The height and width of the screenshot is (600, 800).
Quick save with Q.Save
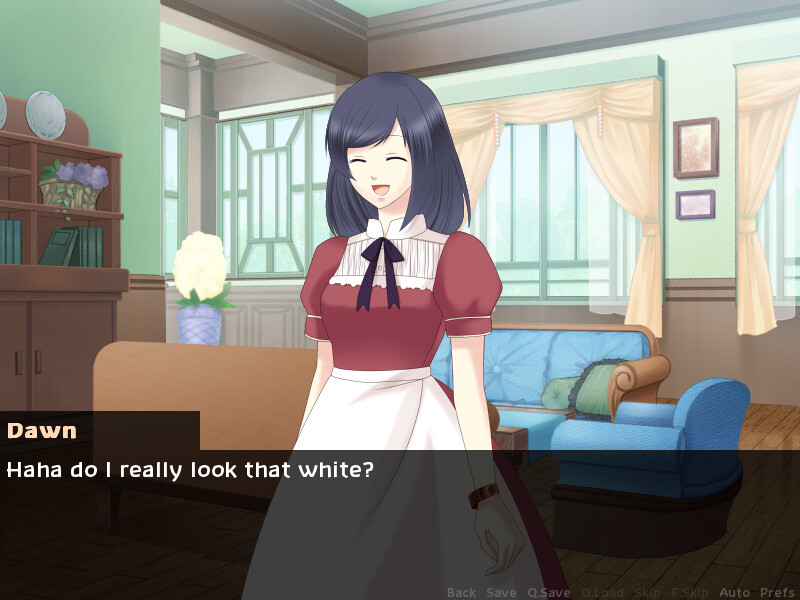click(x=549, y=592)
